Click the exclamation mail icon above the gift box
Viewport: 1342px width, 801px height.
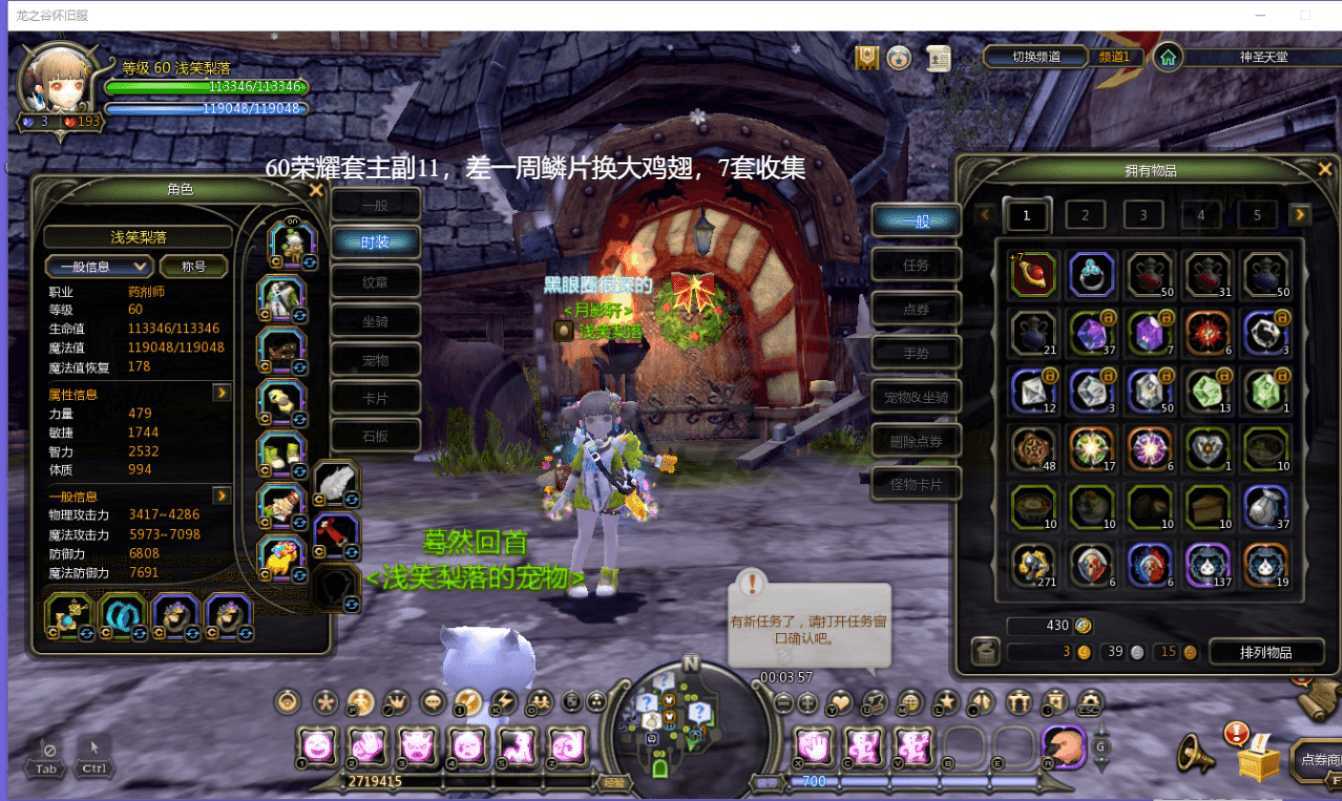tap(1236, 731)
